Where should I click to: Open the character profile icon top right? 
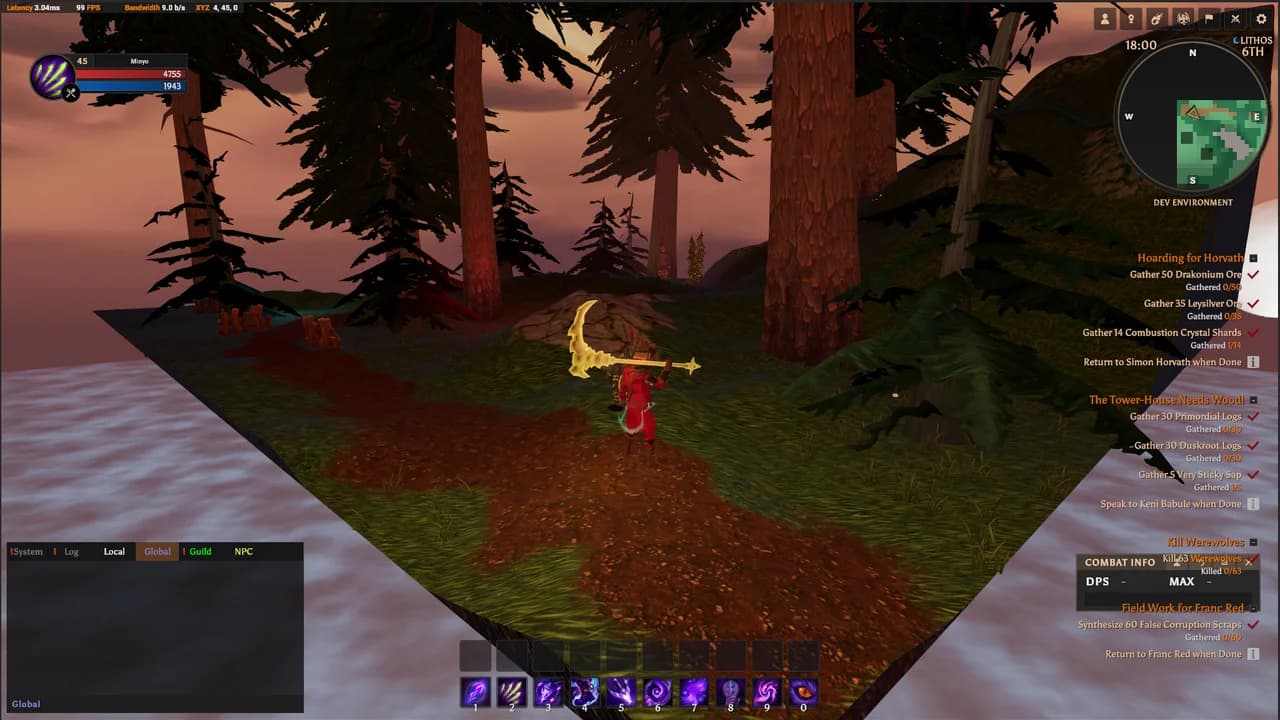(x=1104, y=19)
